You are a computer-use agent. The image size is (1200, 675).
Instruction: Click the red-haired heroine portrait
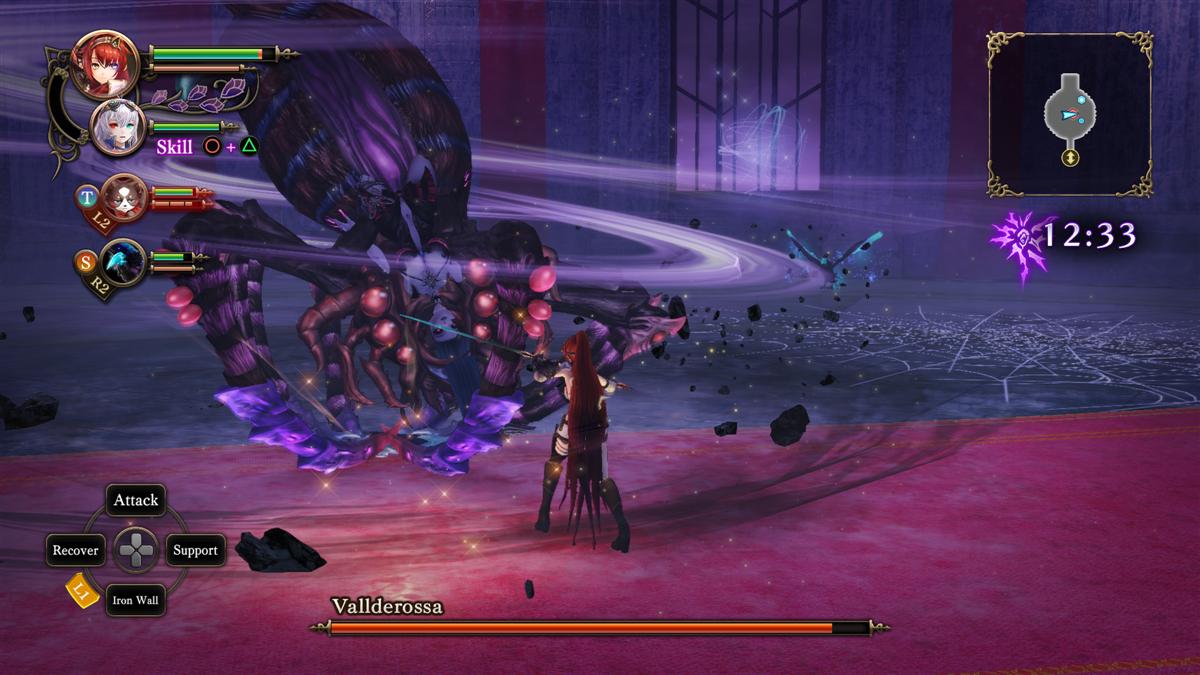click(x=105, y=65)
